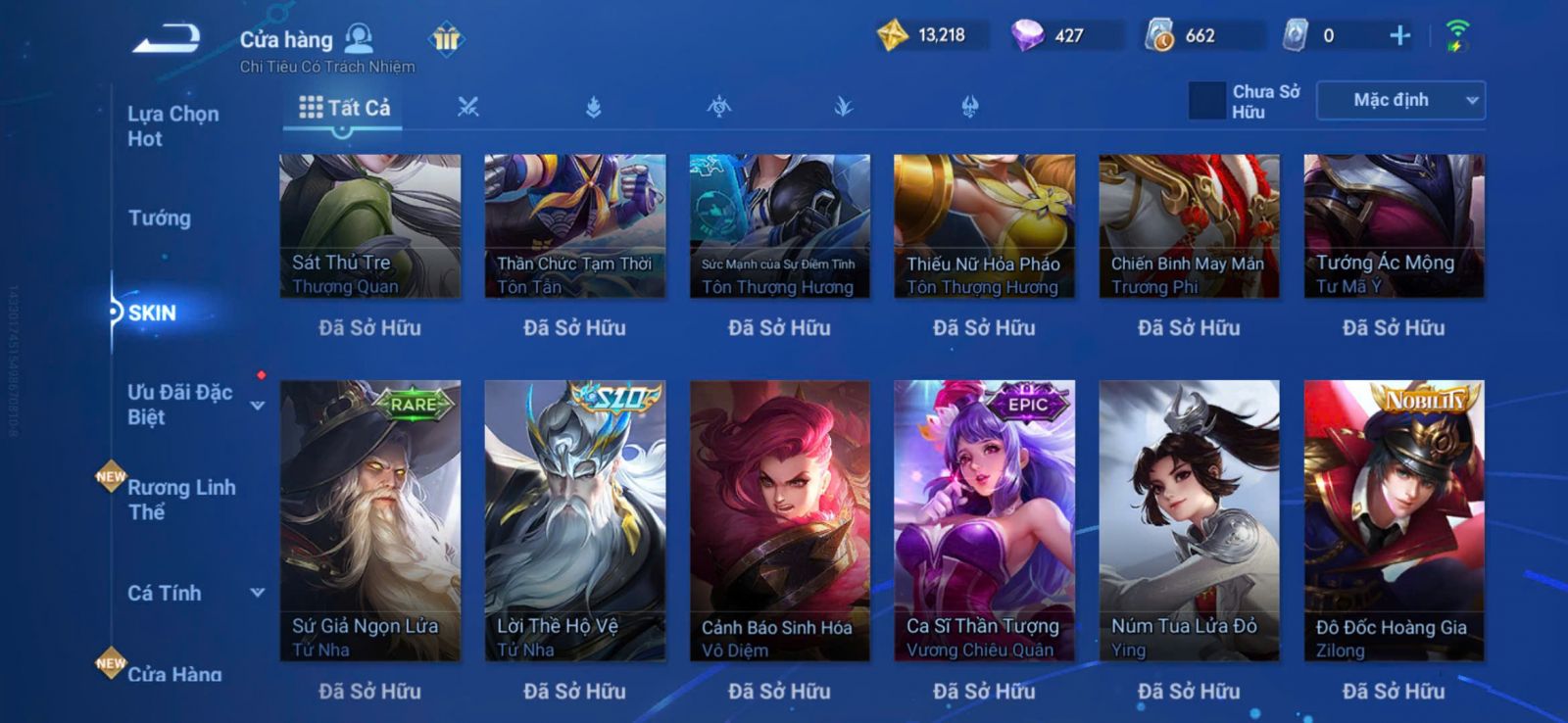View Thiếu Nữ Hỏa Pháo skin
The width and height of the screenshot is (1568, 723).
[984, 225]
